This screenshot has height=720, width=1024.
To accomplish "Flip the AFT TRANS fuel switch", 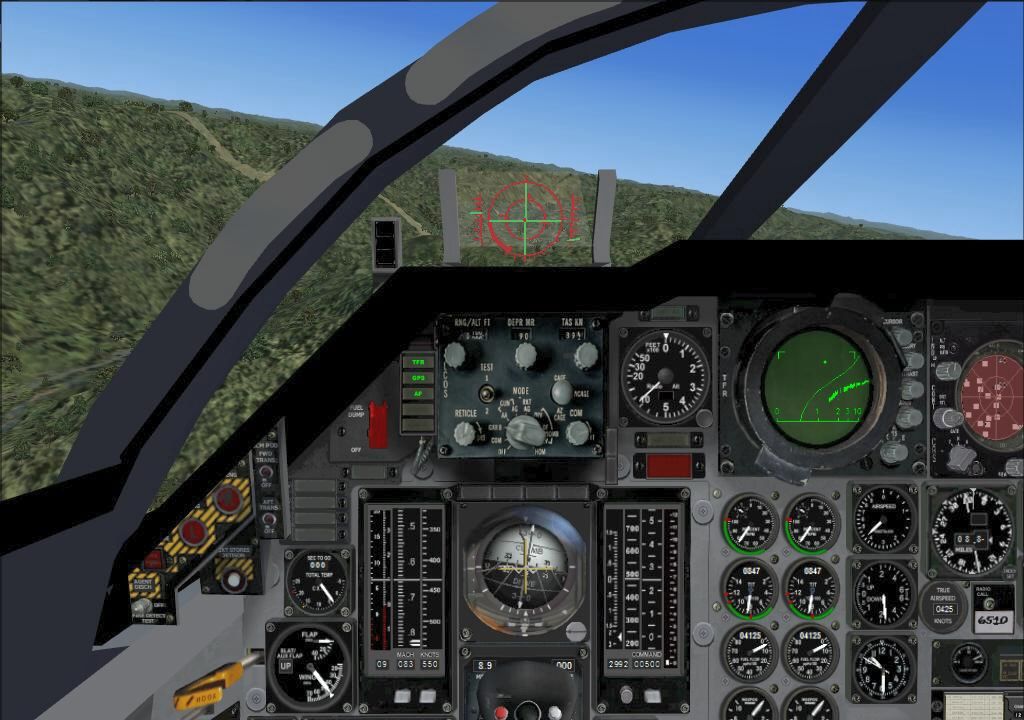I will (270, 520).
